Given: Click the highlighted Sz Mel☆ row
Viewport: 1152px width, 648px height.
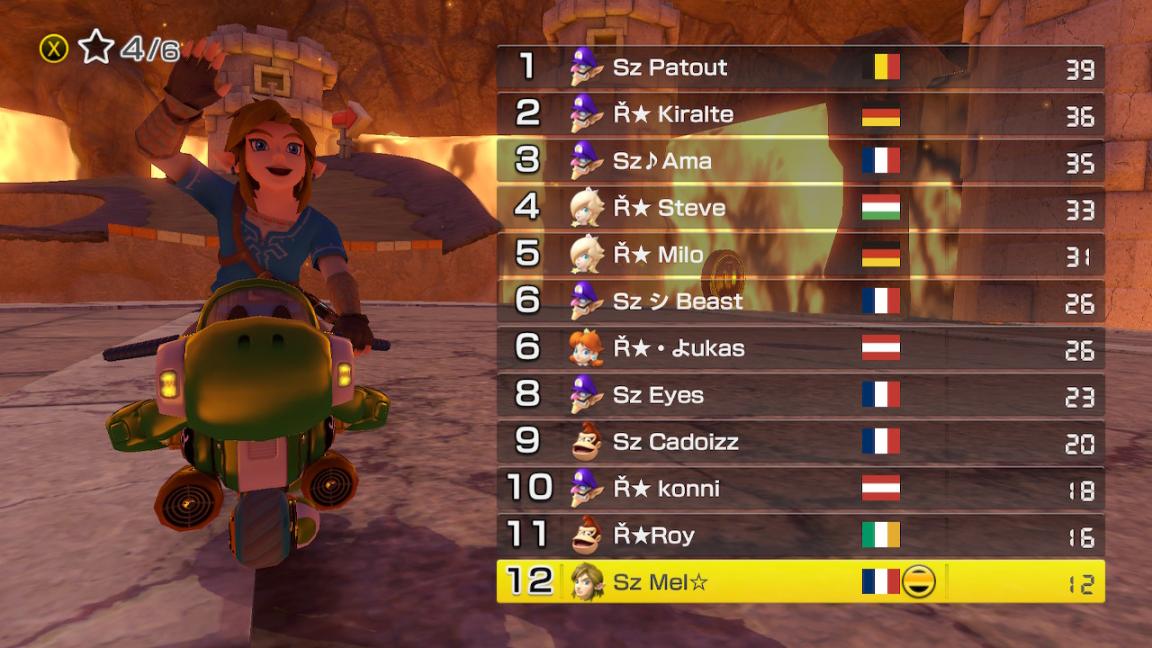Looking at the screenshot, I should (x=800, y=582).
